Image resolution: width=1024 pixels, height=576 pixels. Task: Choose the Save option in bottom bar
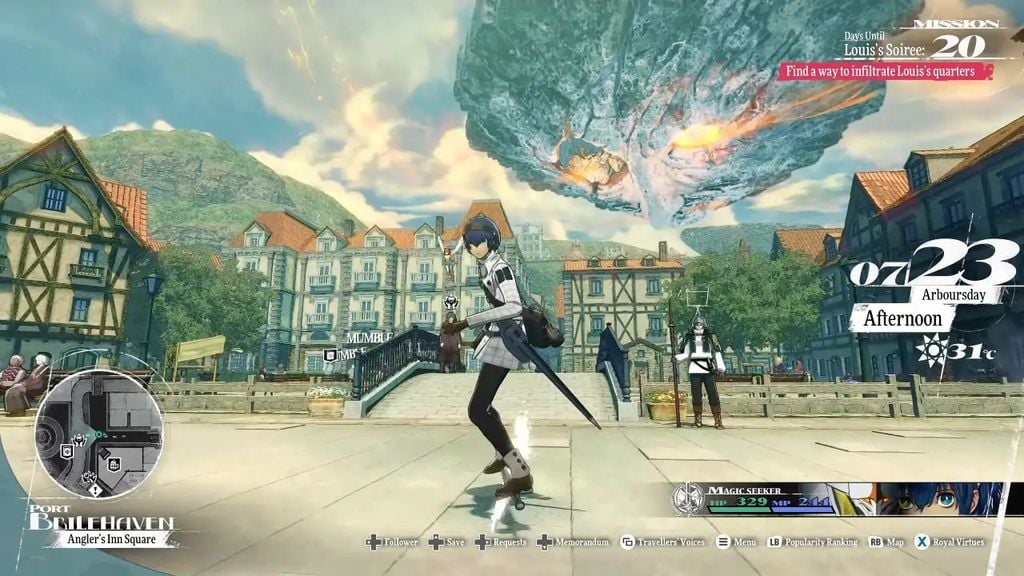pos(455,542)
